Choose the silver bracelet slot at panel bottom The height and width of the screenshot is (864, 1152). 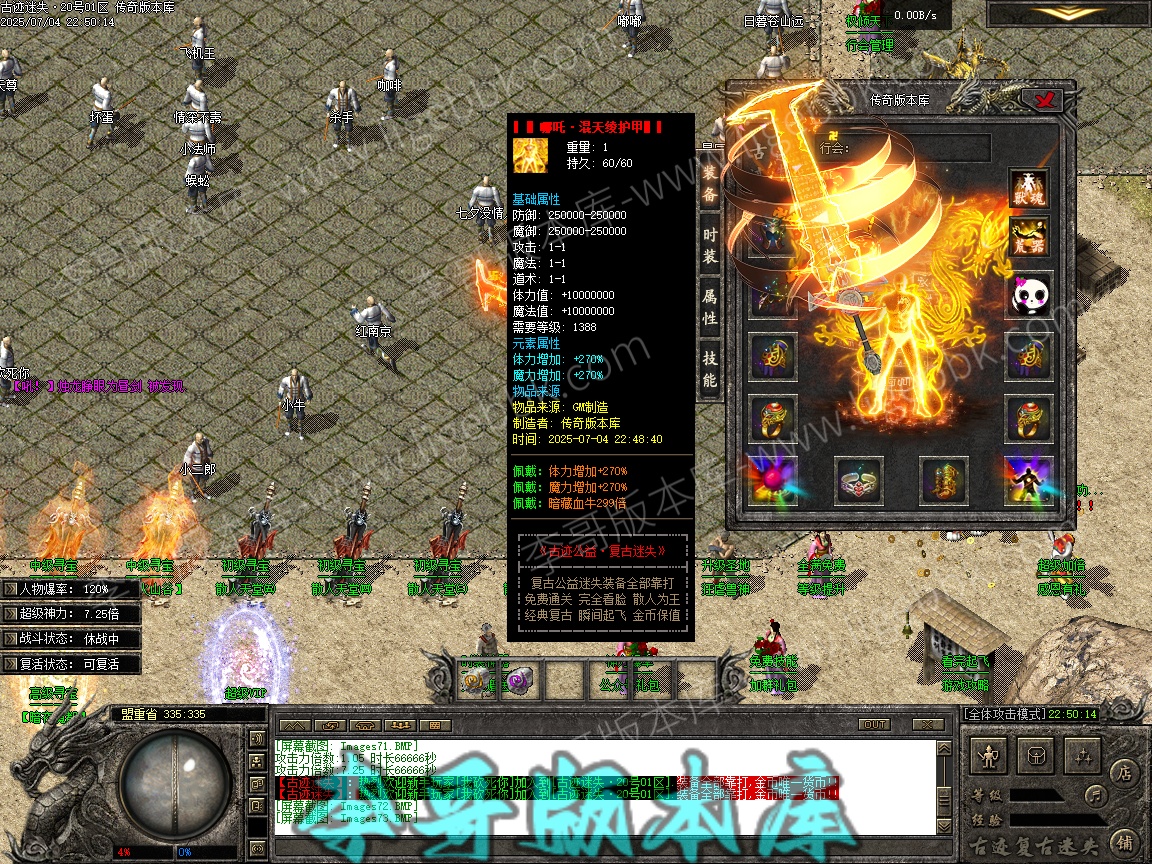point(859,482)
